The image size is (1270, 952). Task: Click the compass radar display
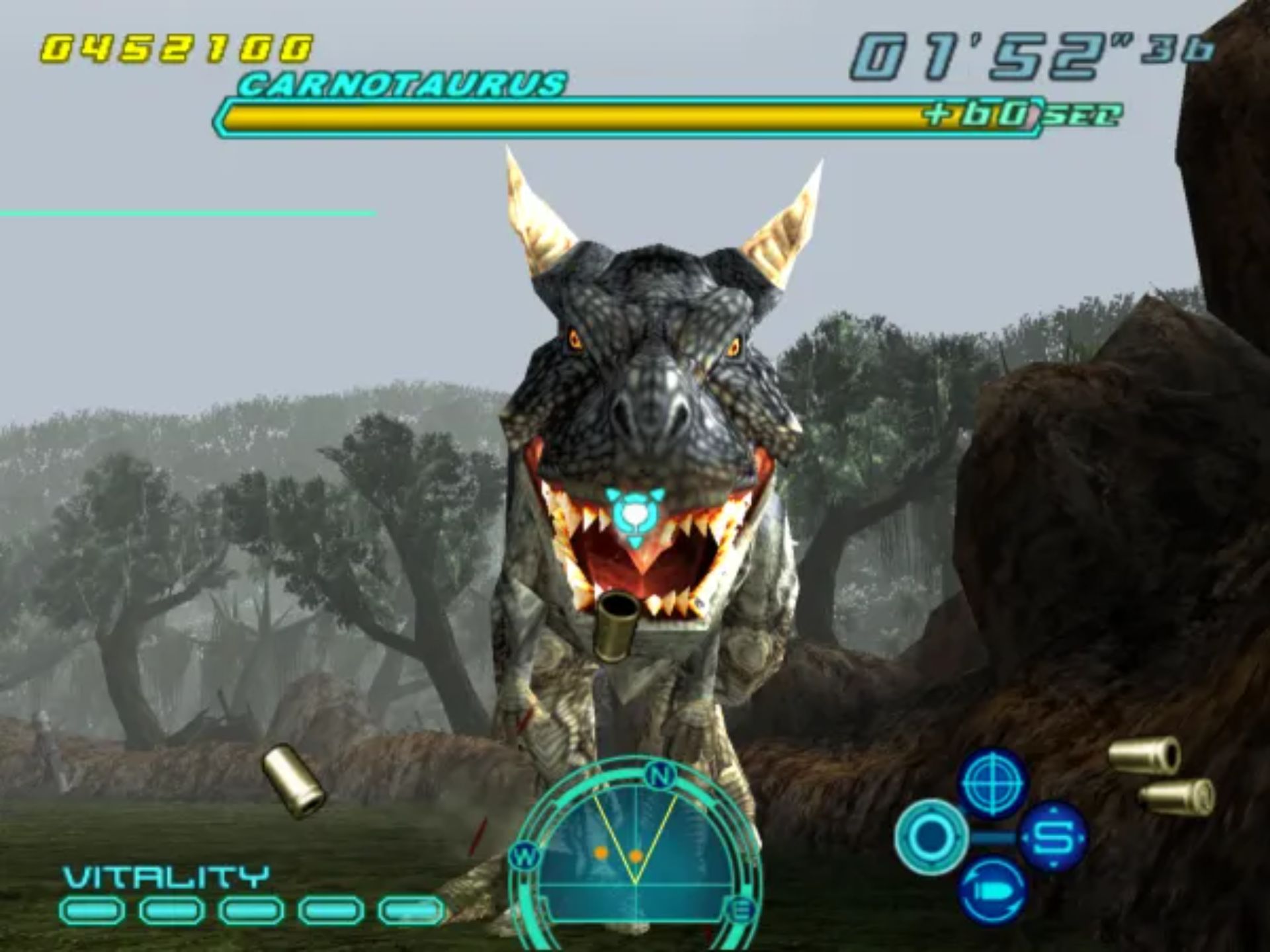[x=635, y=859]
